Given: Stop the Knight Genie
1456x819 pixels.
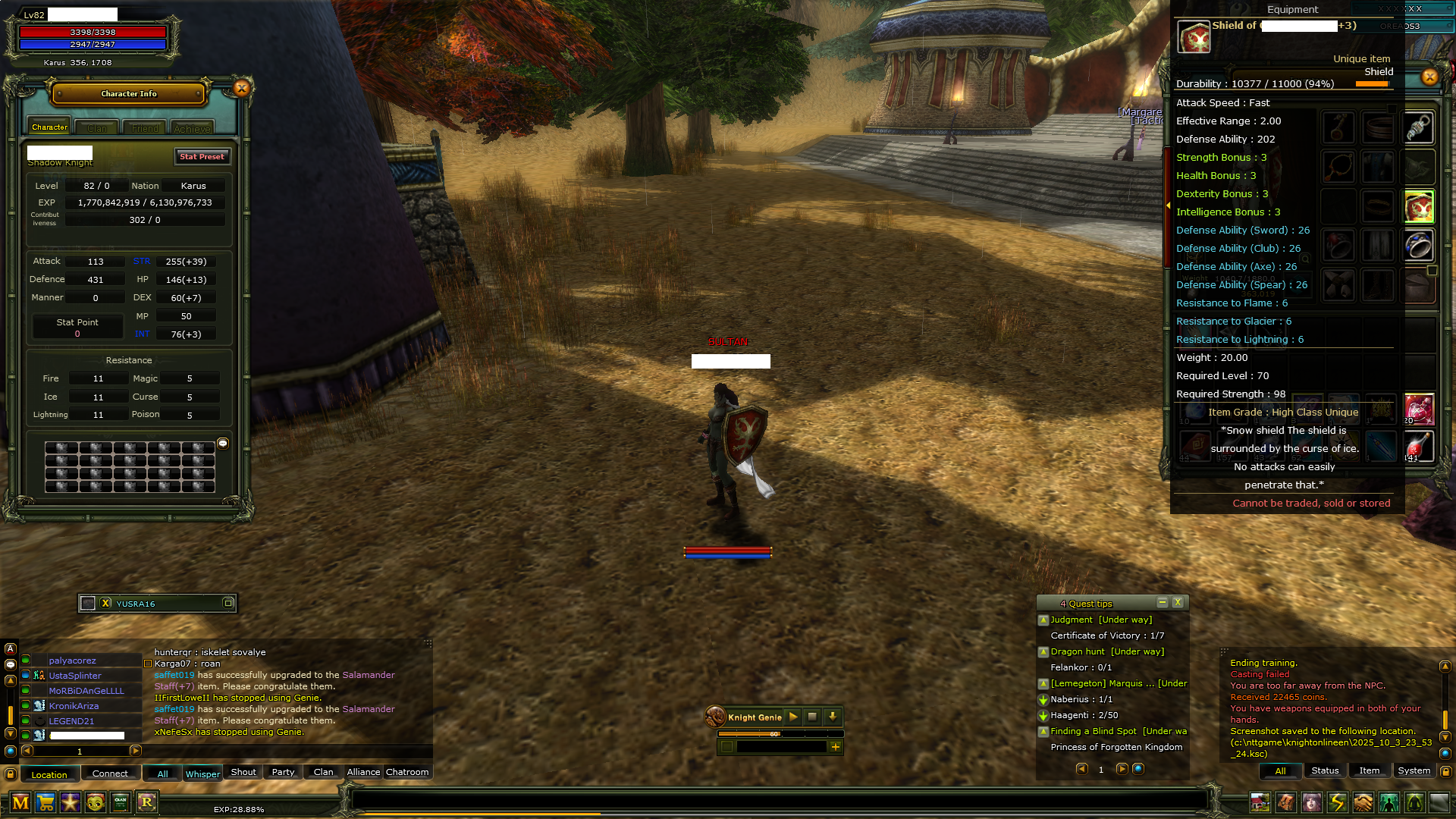Looking at the screenshot, I should (812, 717).
